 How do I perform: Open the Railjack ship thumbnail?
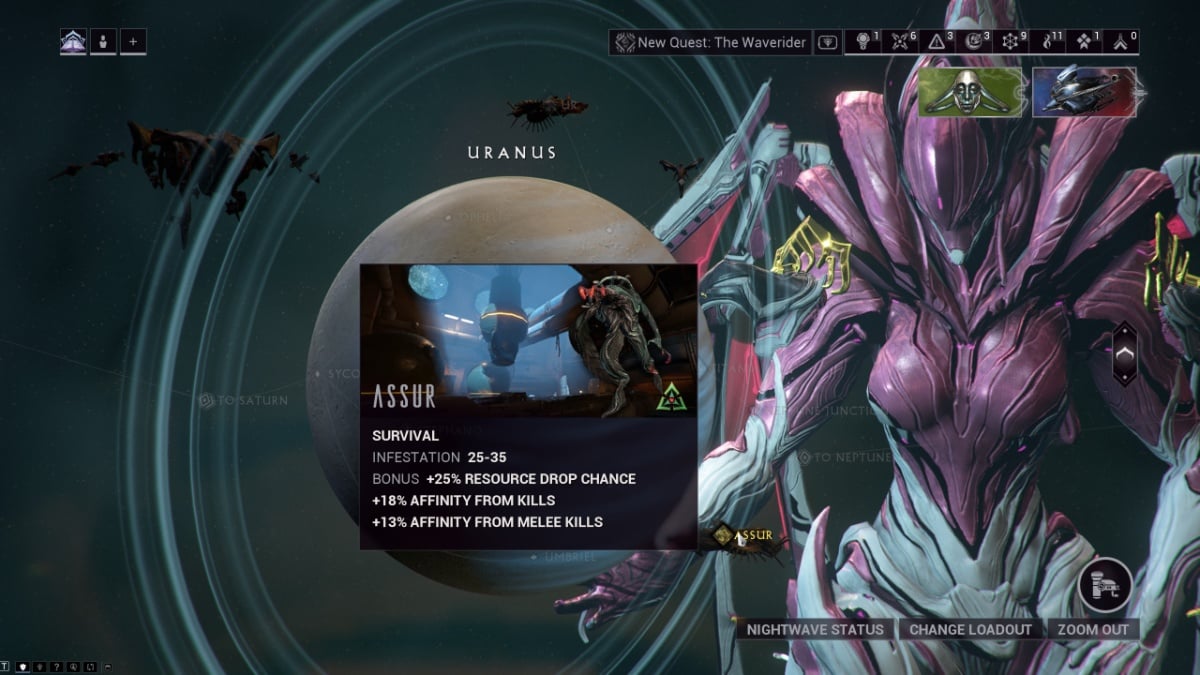tap(1084, 92)
